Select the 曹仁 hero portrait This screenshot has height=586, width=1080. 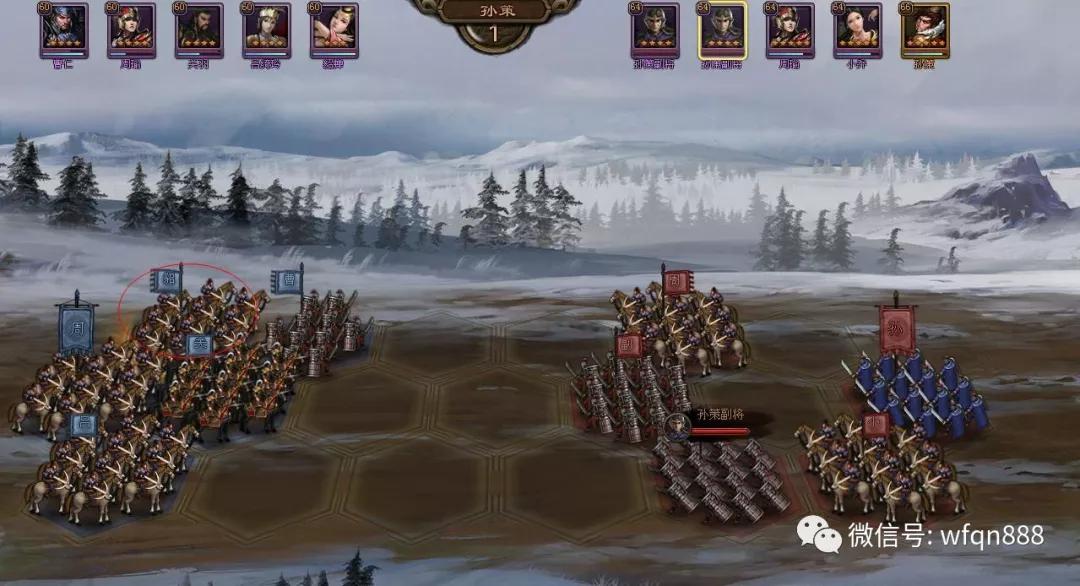(65, 27)
